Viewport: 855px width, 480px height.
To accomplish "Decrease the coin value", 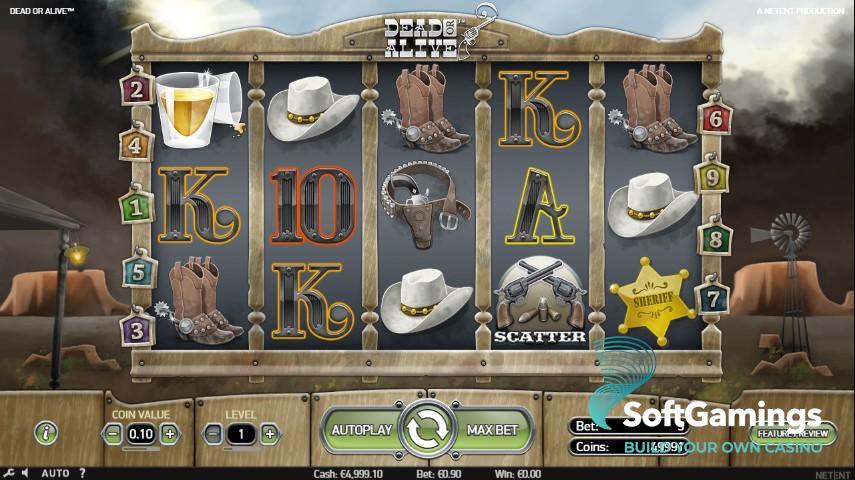I will [x=113, y=434].
